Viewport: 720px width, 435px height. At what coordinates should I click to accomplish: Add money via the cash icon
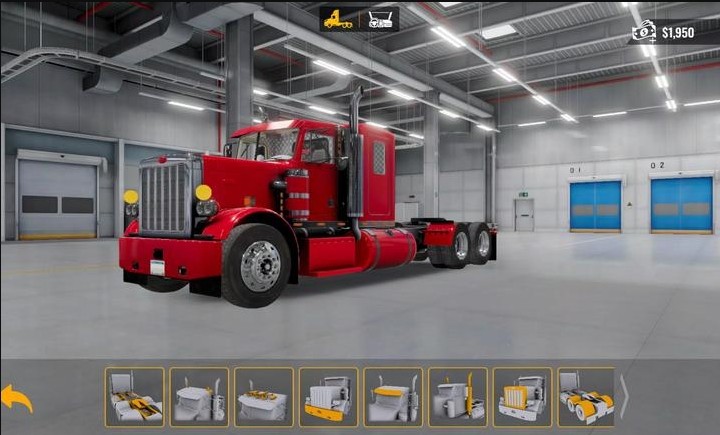[643, 32]
